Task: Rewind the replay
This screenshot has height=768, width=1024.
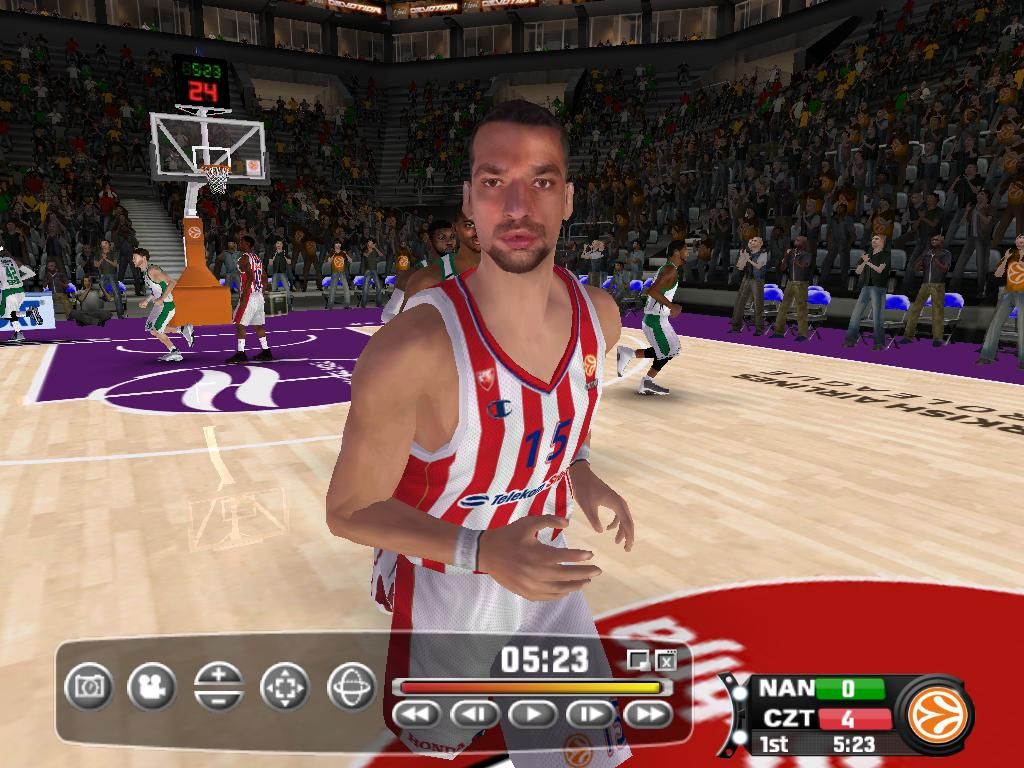Action: click(417, 714)
